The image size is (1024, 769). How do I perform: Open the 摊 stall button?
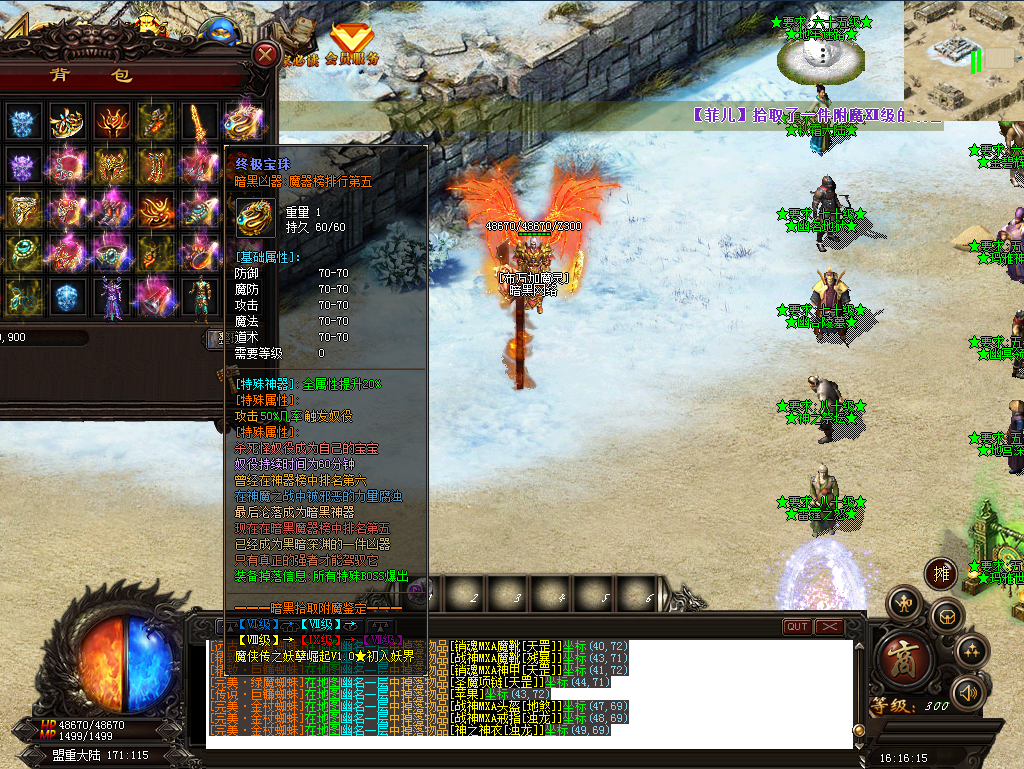coord(940,573)
